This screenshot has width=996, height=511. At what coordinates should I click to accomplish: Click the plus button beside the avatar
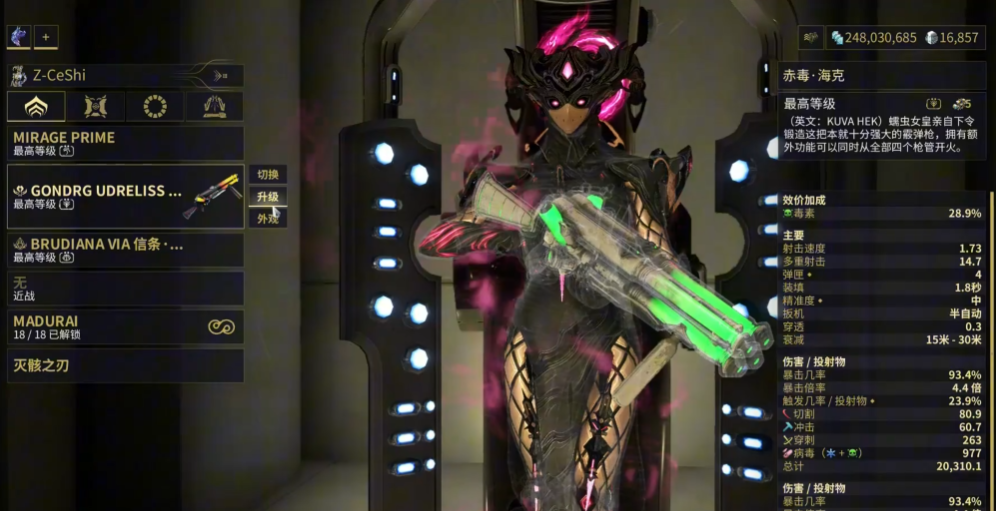[46, 37]
